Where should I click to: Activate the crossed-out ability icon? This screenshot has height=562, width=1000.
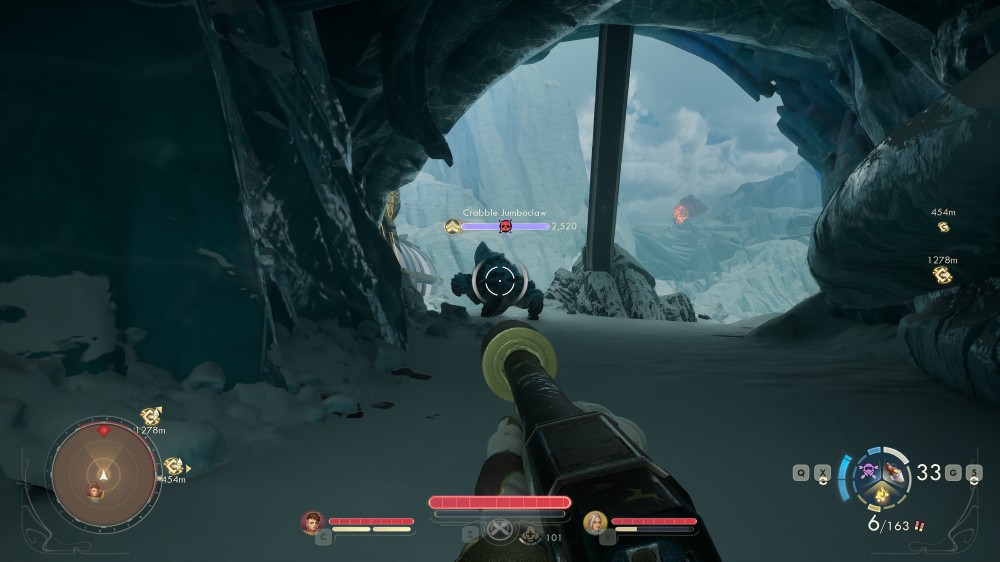(x=500, y=530)
